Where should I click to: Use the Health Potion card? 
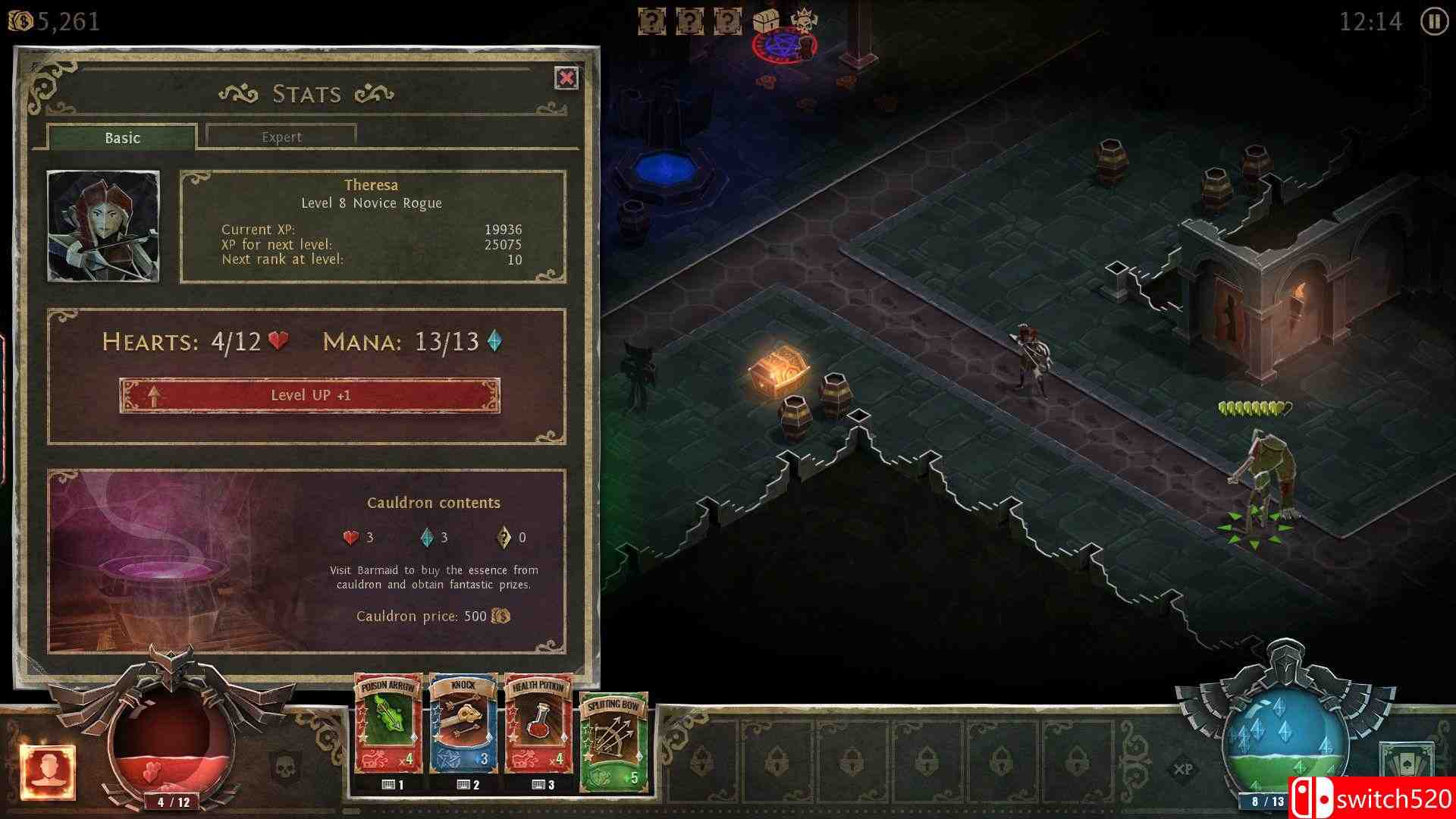point(539,728)
